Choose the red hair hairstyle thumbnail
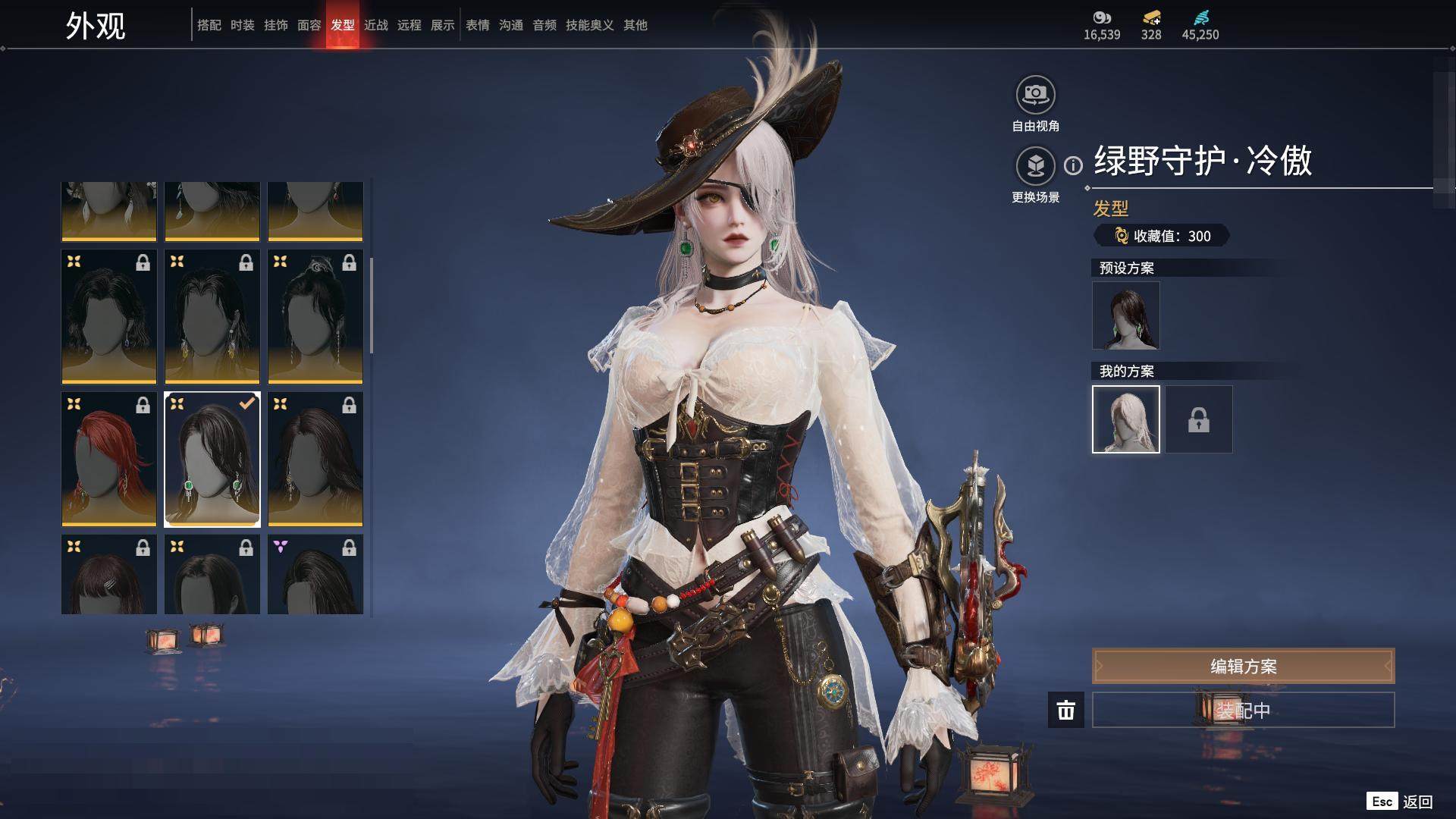Image resolution: width=1456 pixels, height=819 pixels. click(109, 459)
